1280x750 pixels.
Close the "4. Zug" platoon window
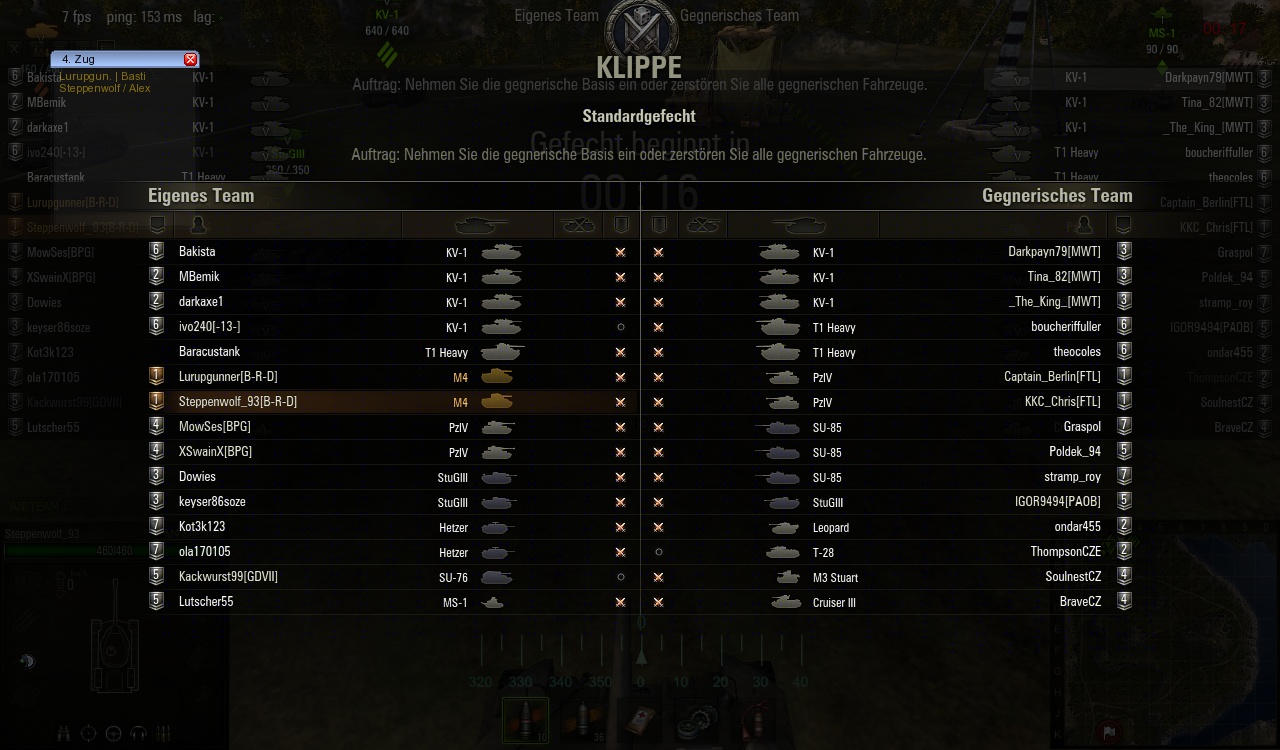point(191,60)
